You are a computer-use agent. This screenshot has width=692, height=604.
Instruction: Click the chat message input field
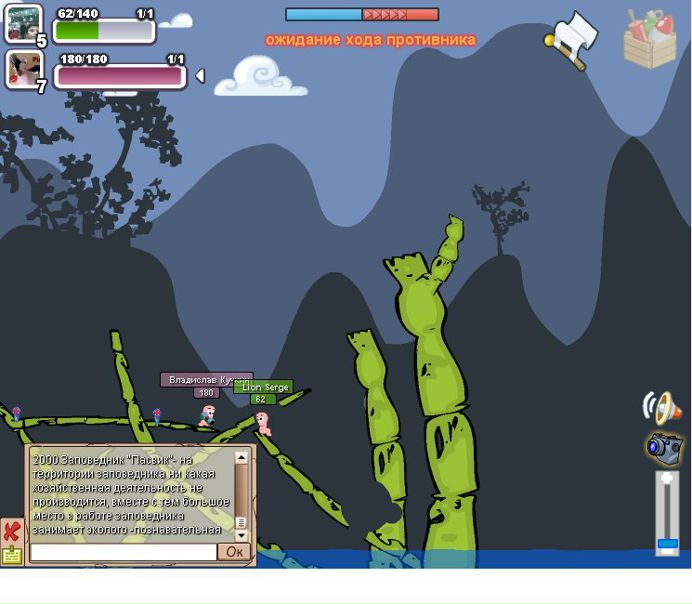pyautogui.click(x=123, y=552)
